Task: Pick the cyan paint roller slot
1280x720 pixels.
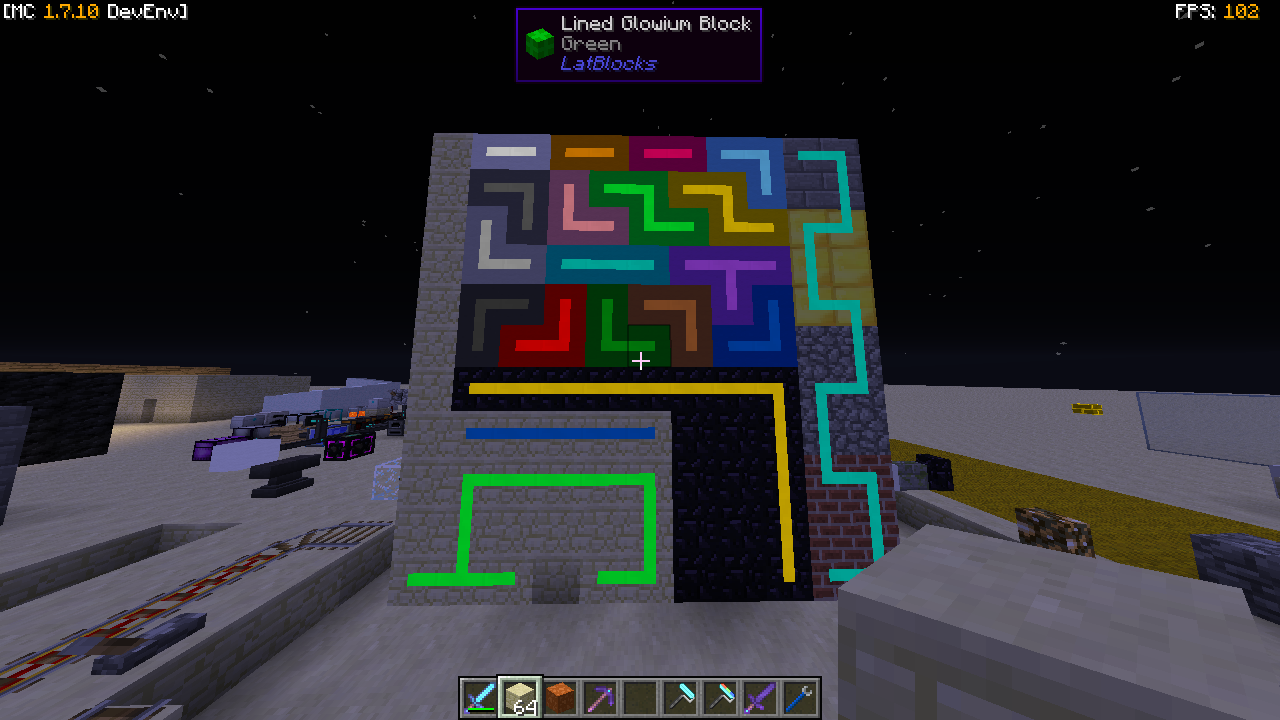Action: pyautogui.click(x=680, y=697)
